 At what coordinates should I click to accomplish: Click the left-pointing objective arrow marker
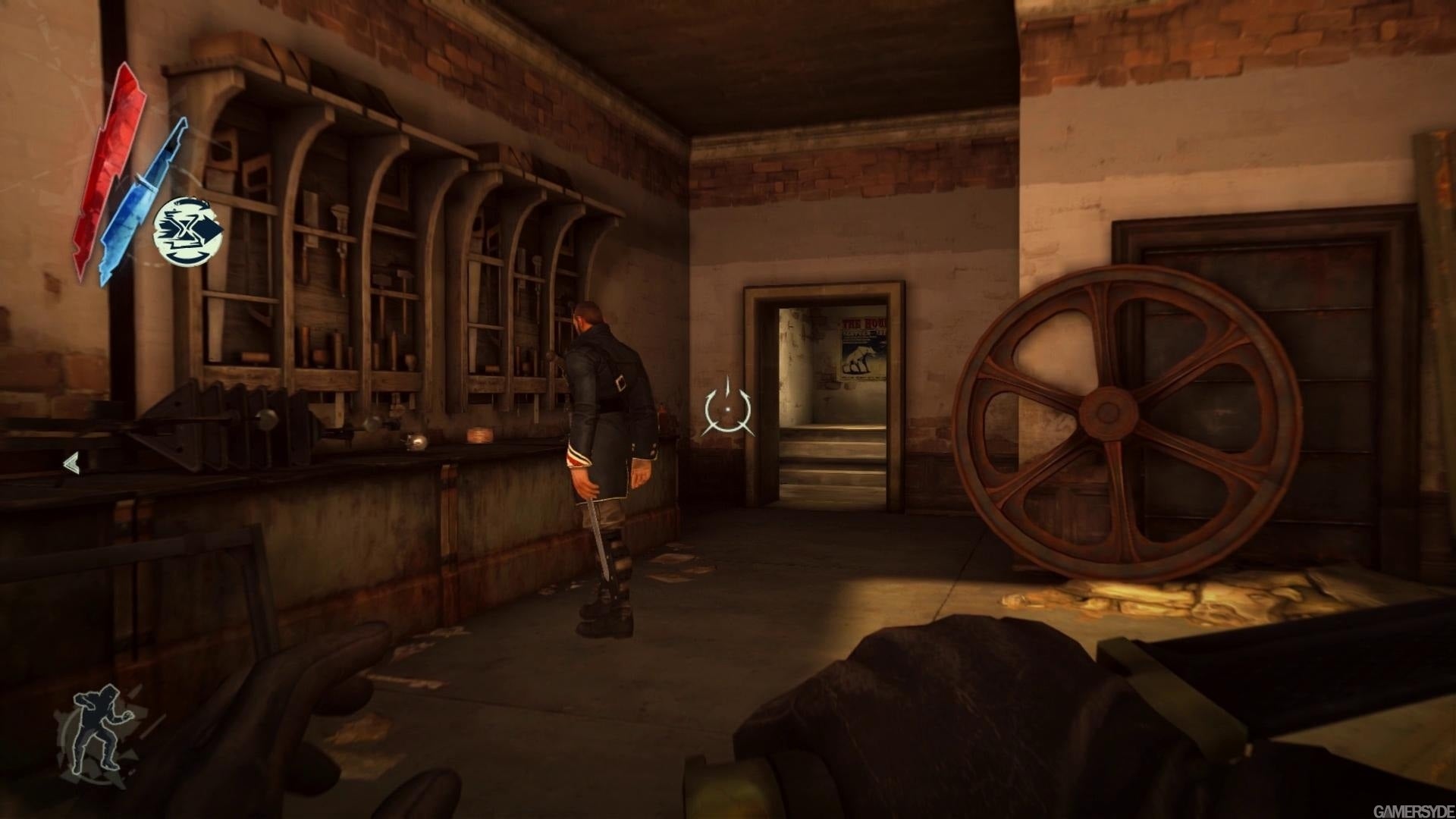point(71,463)
